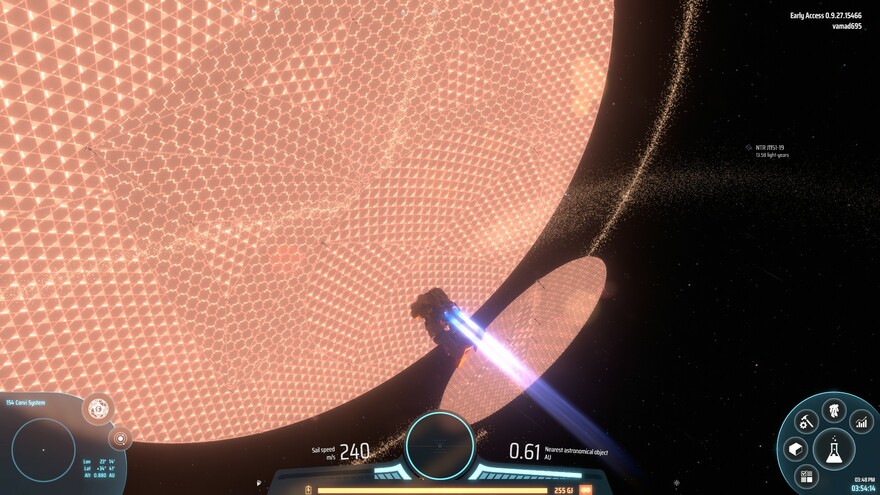Open the planet view orbit icon
Viewport: 880px width, 495px height.
(121, 438)
